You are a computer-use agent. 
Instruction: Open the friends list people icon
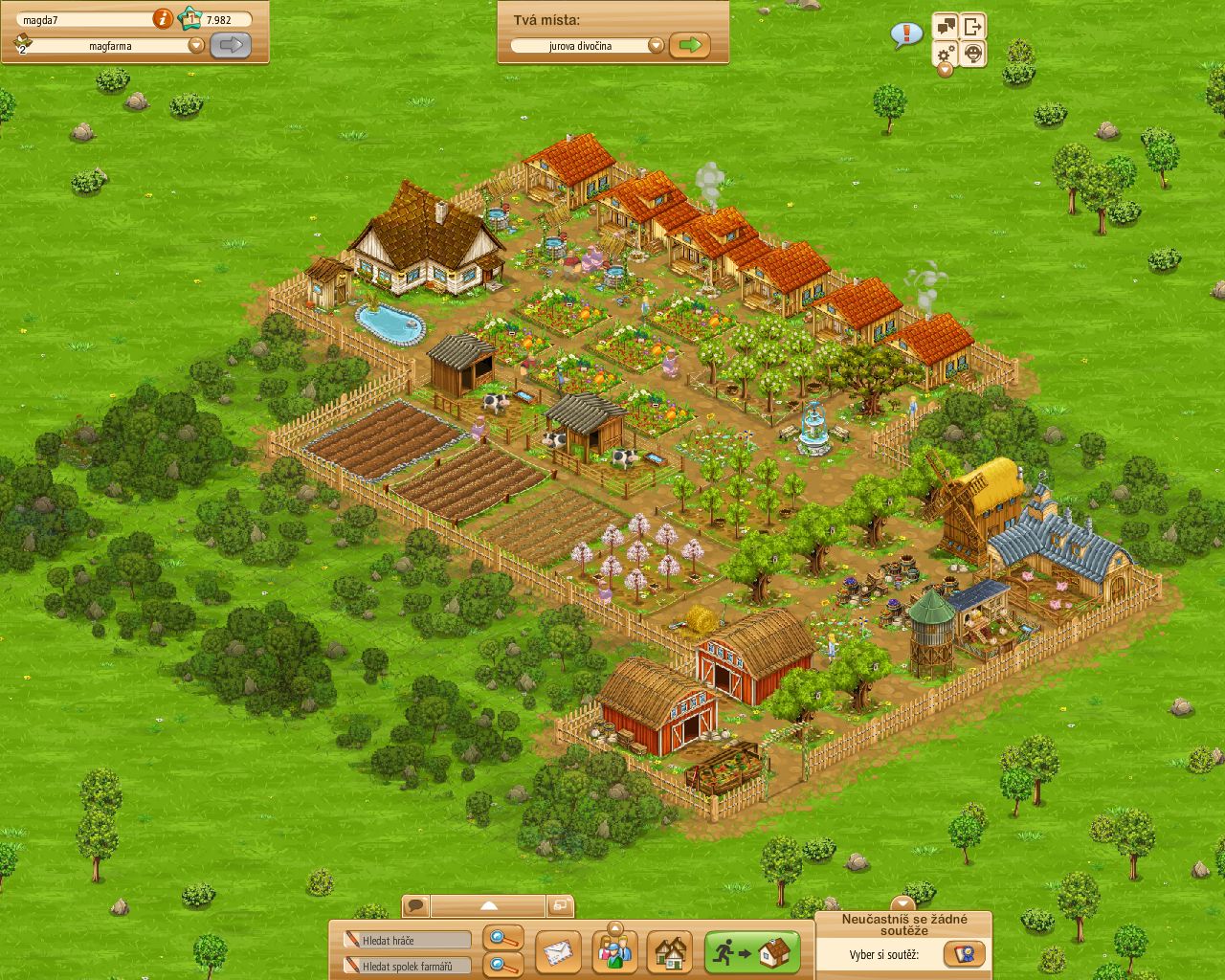tap(616, 952)
